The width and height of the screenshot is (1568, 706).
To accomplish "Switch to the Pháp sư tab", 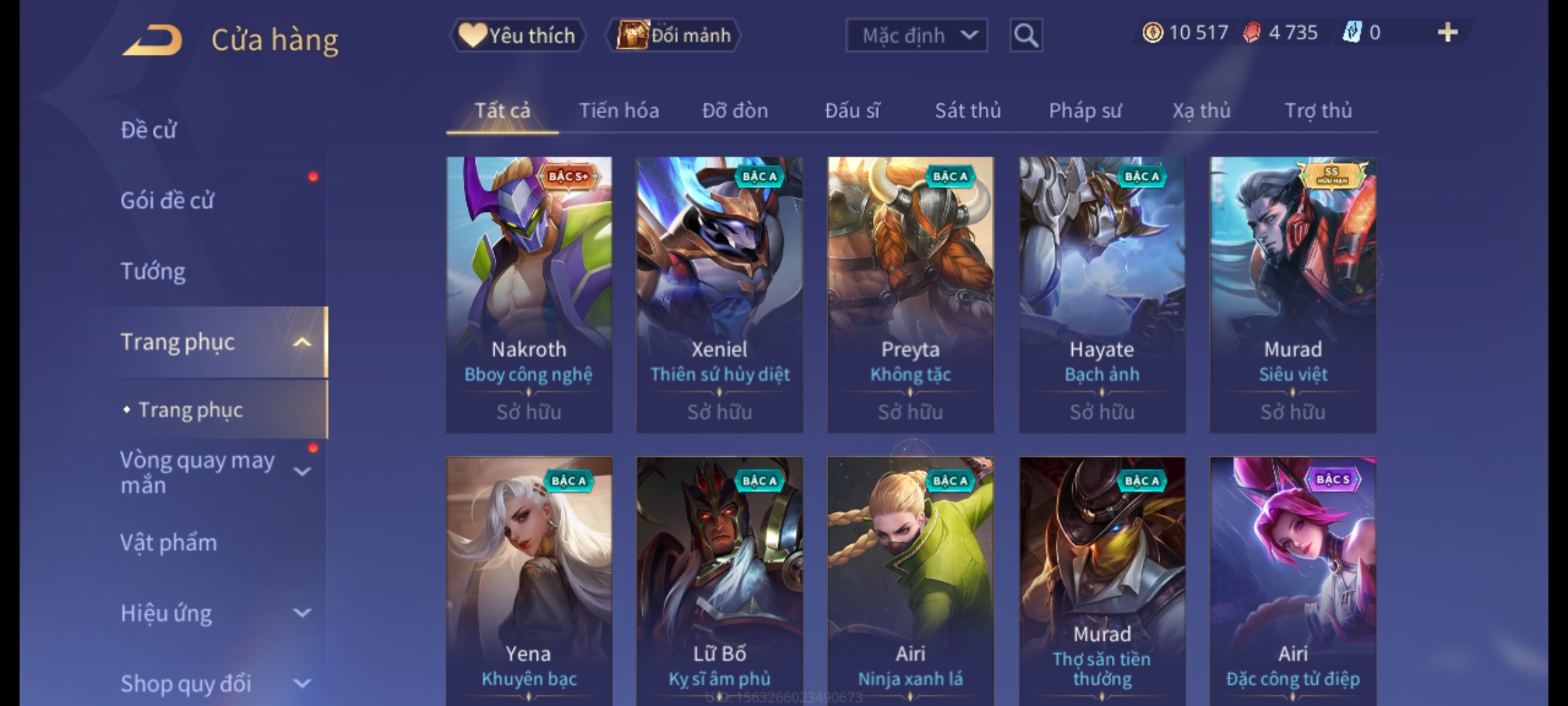I will coord(1085,110).
